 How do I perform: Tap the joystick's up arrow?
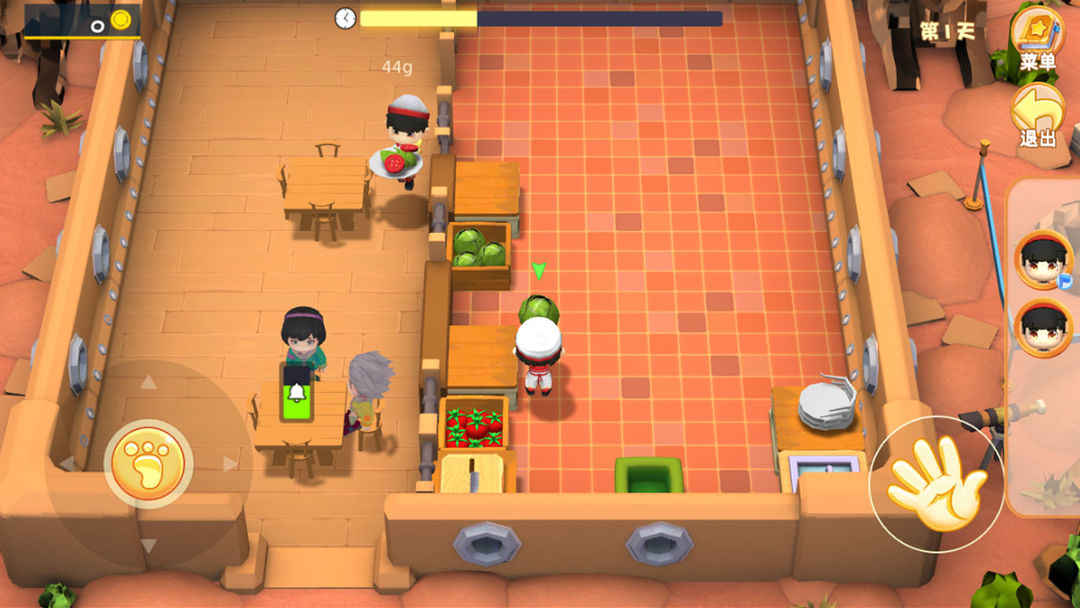coord(148,381)
